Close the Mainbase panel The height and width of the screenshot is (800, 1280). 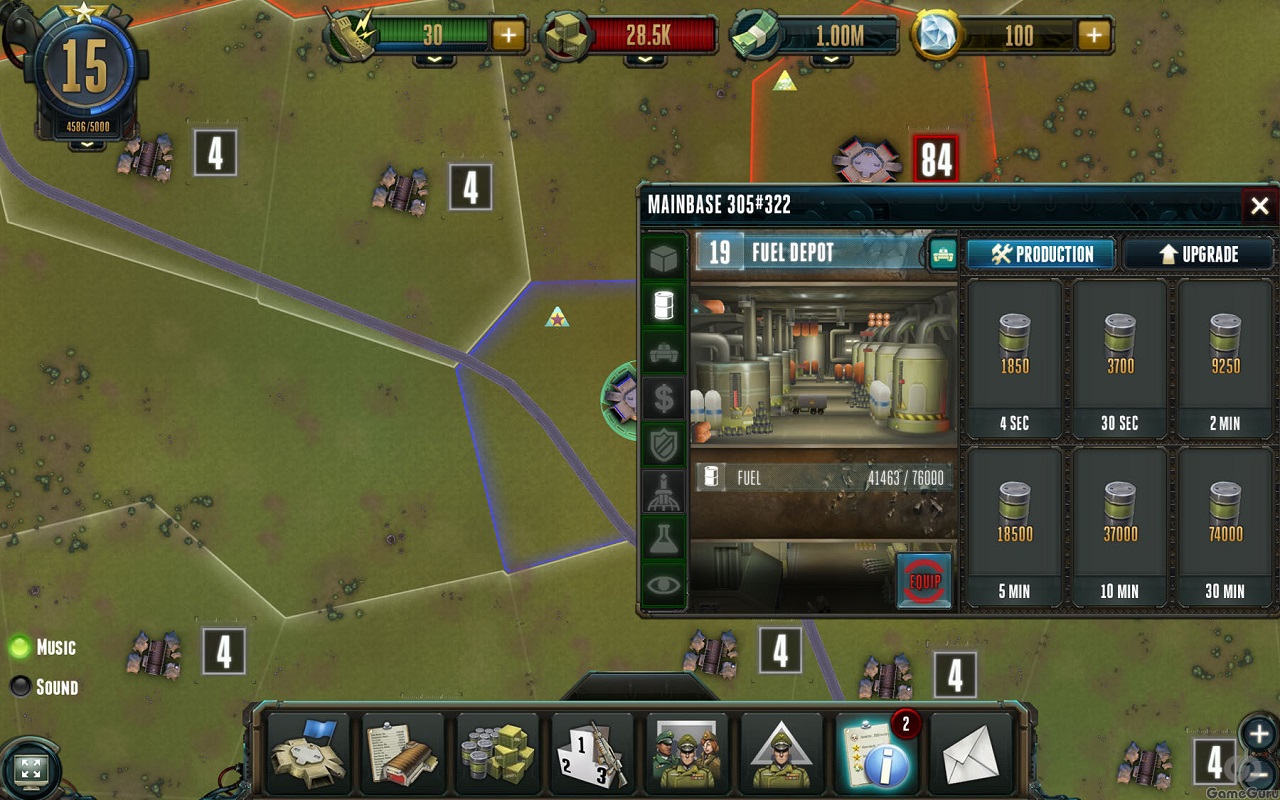(x=1259, y=206)
